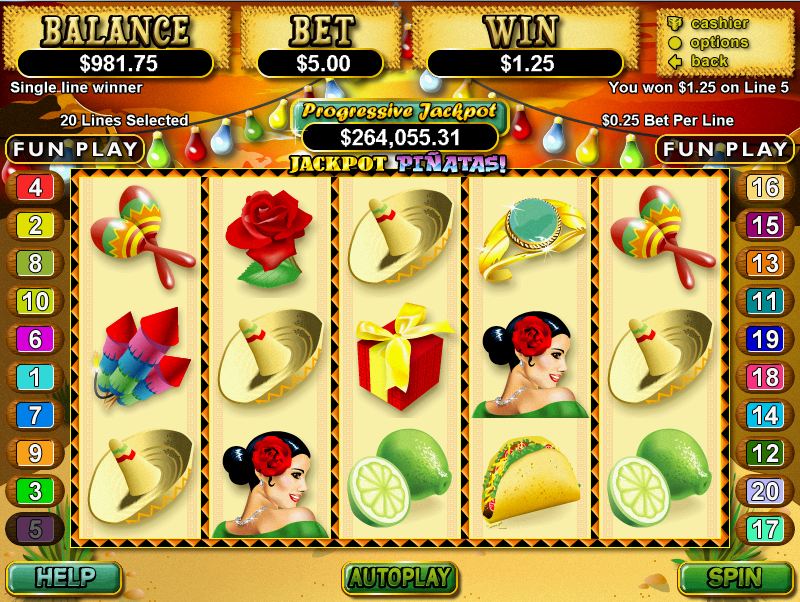Click the BET amount display

click(x=325, y=62)
